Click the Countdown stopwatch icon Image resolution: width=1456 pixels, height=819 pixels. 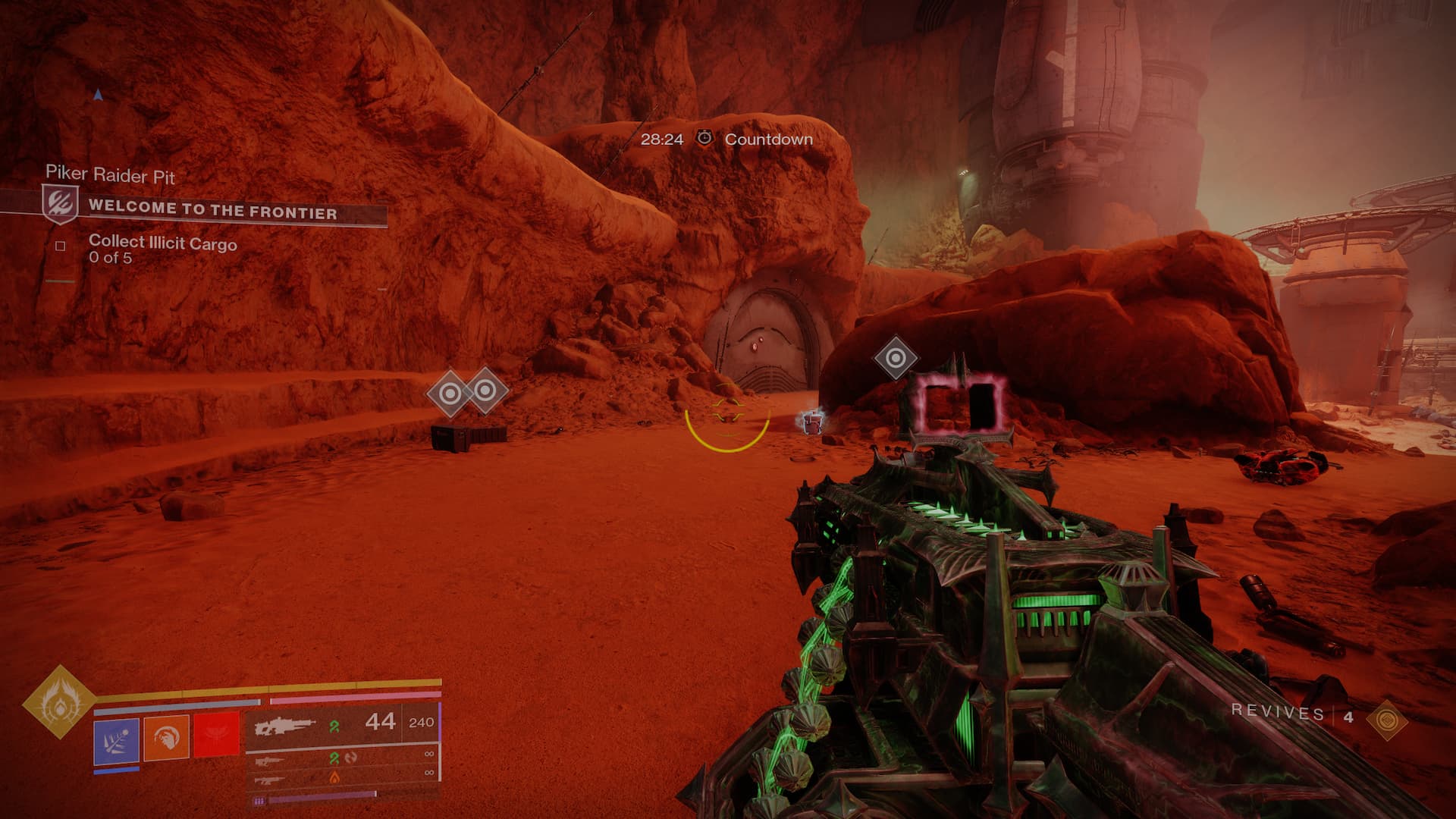pos(704,138)
